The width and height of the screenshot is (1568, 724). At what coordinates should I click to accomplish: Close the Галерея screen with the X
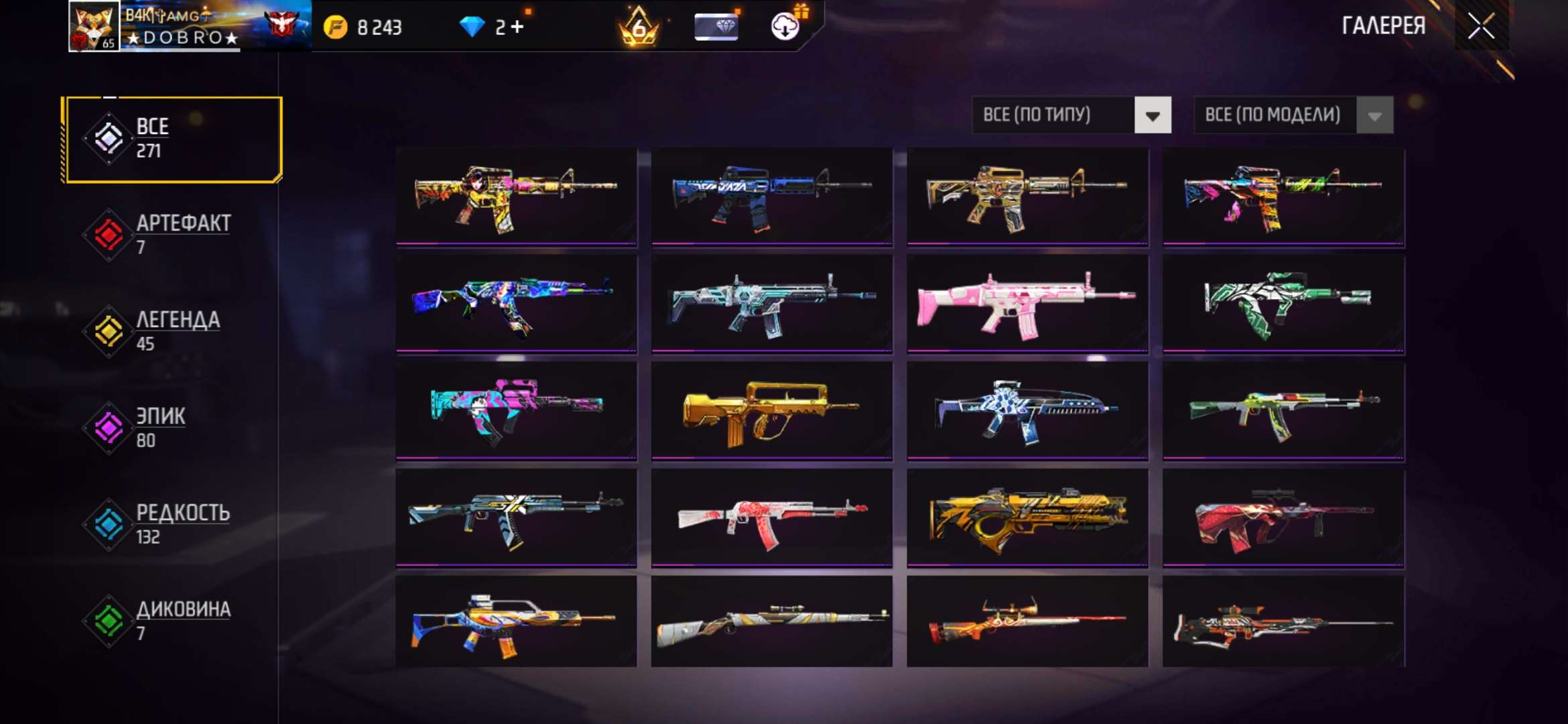pos(1481,27)
